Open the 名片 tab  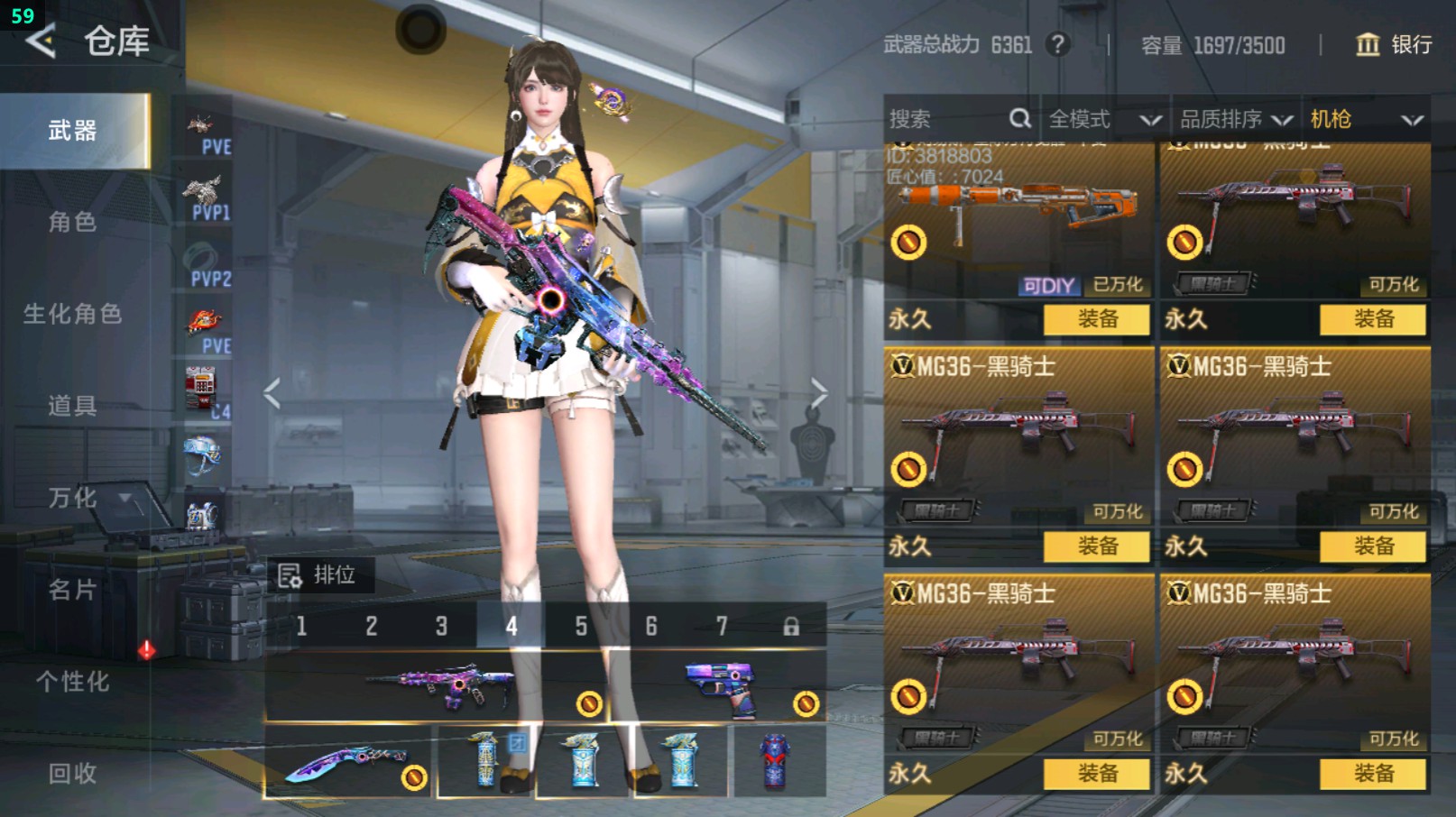click(x=73, y=590)
